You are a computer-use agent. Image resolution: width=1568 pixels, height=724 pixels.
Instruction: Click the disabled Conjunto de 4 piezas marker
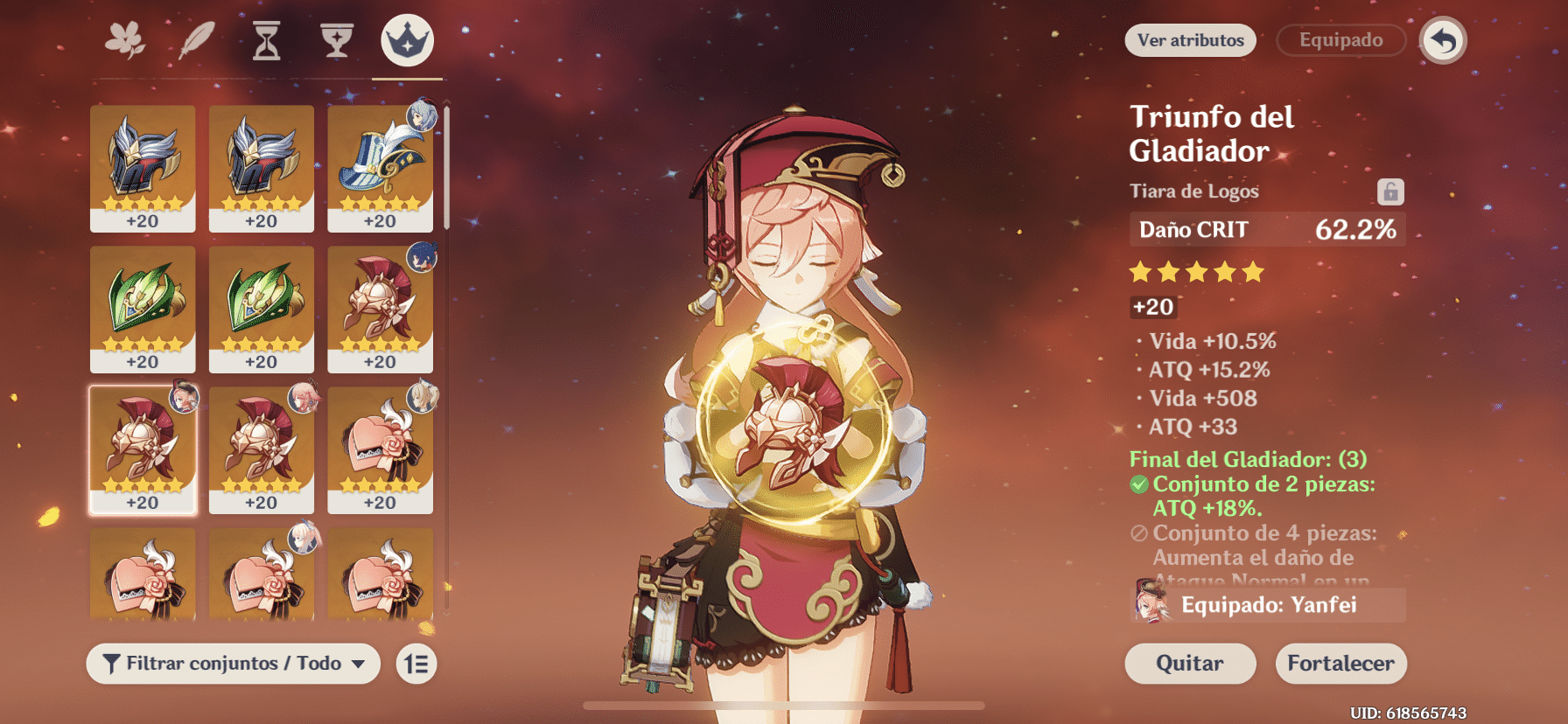tap(1137, 533)
